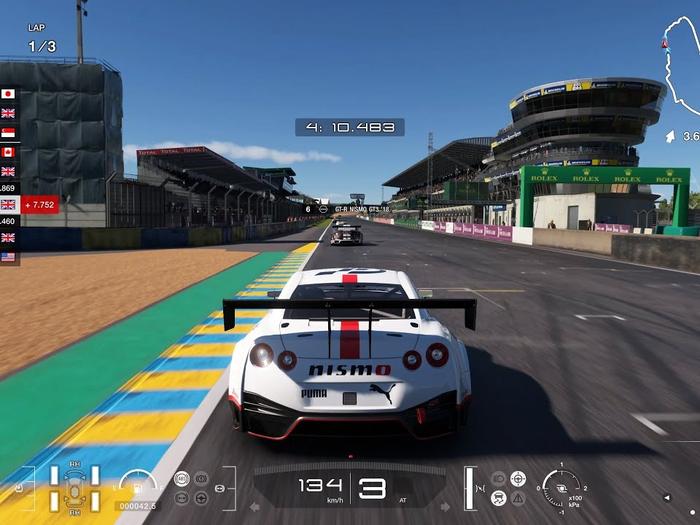
Task: Open the tire wear diagram
Action: [75, 488]
